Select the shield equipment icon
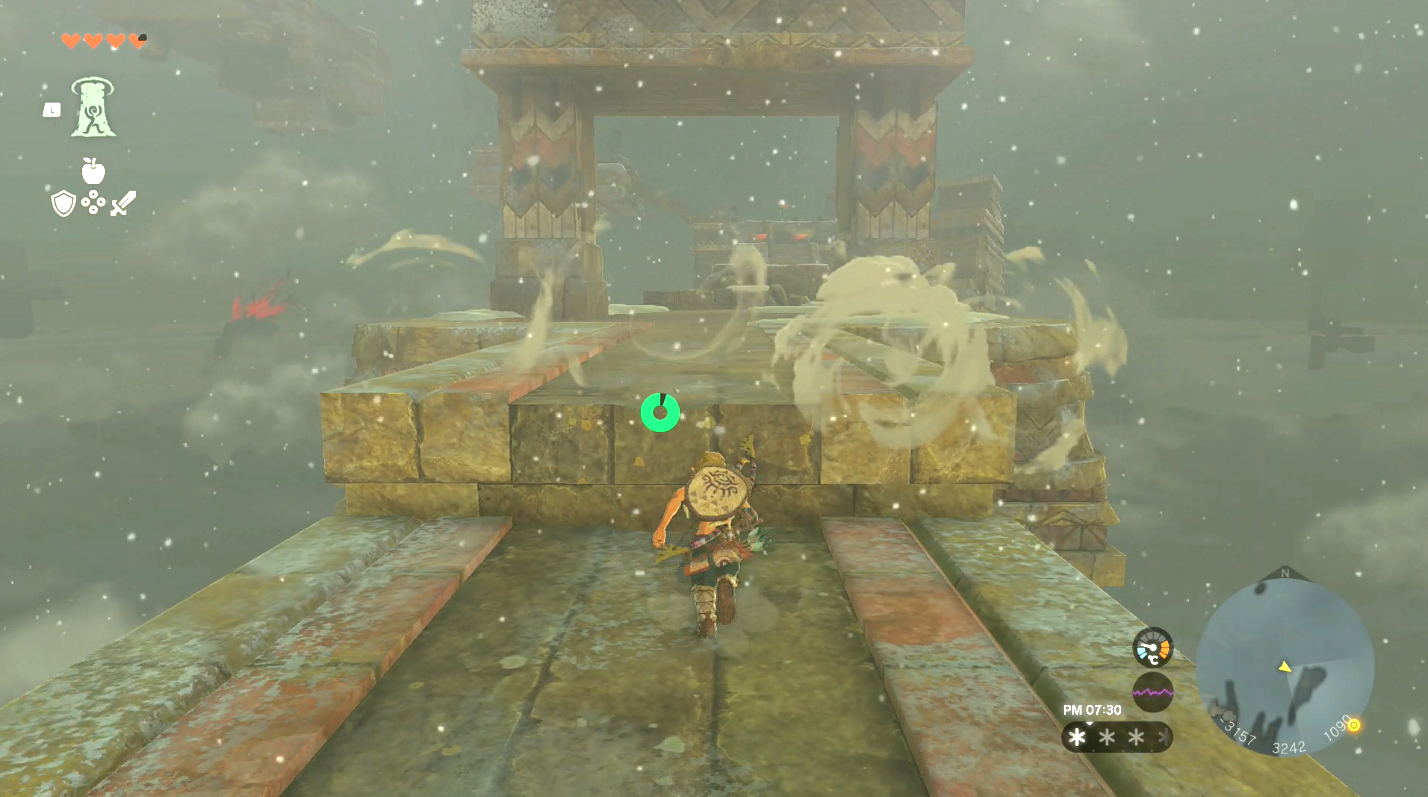The height and width of the screenshot is (797, 1428). click(x=63, y=203)
